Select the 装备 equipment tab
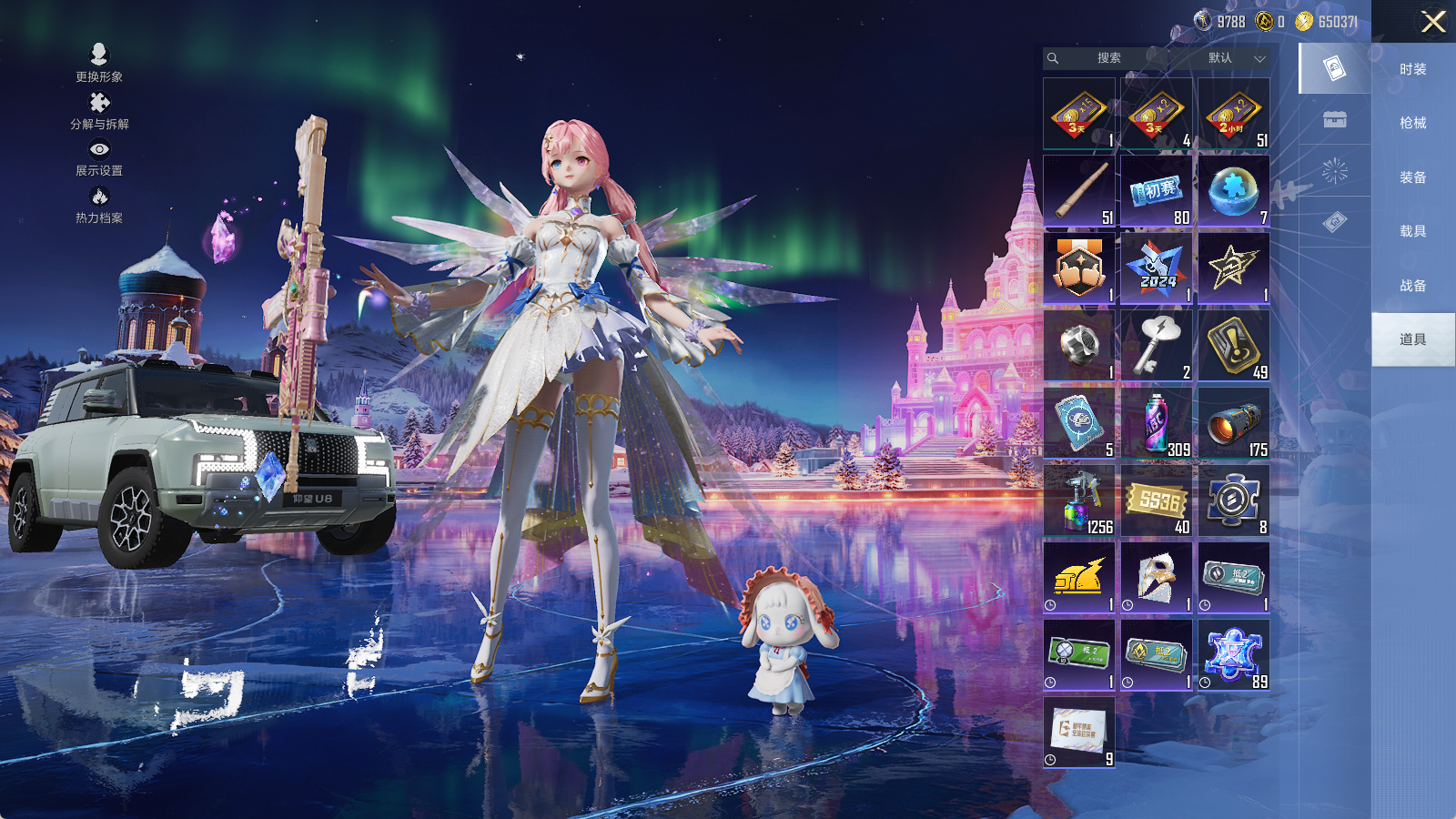This screenshot has height=819, width=1456. tap(1412, 177)
